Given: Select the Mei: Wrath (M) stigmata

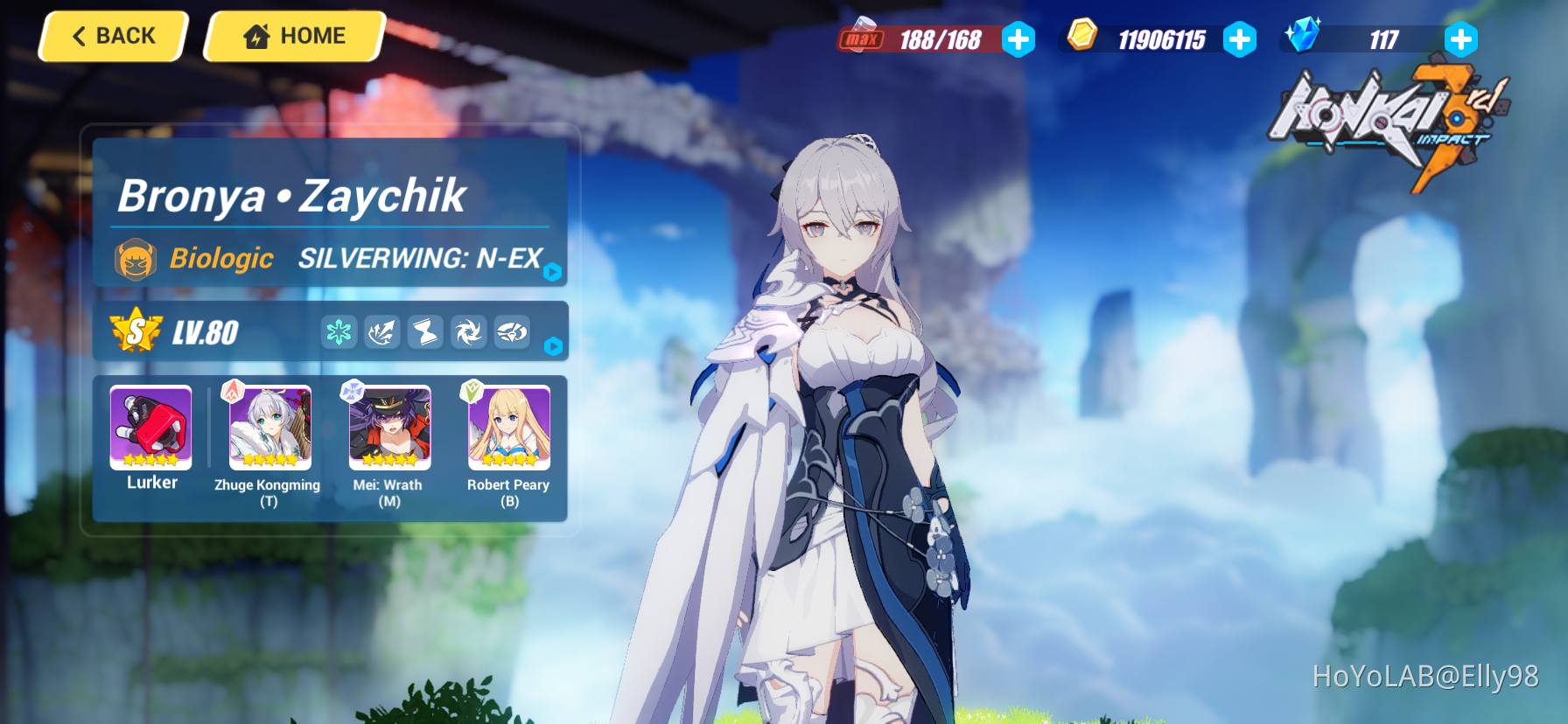Looking at the screenshot, I should click(x=388, y=428).
